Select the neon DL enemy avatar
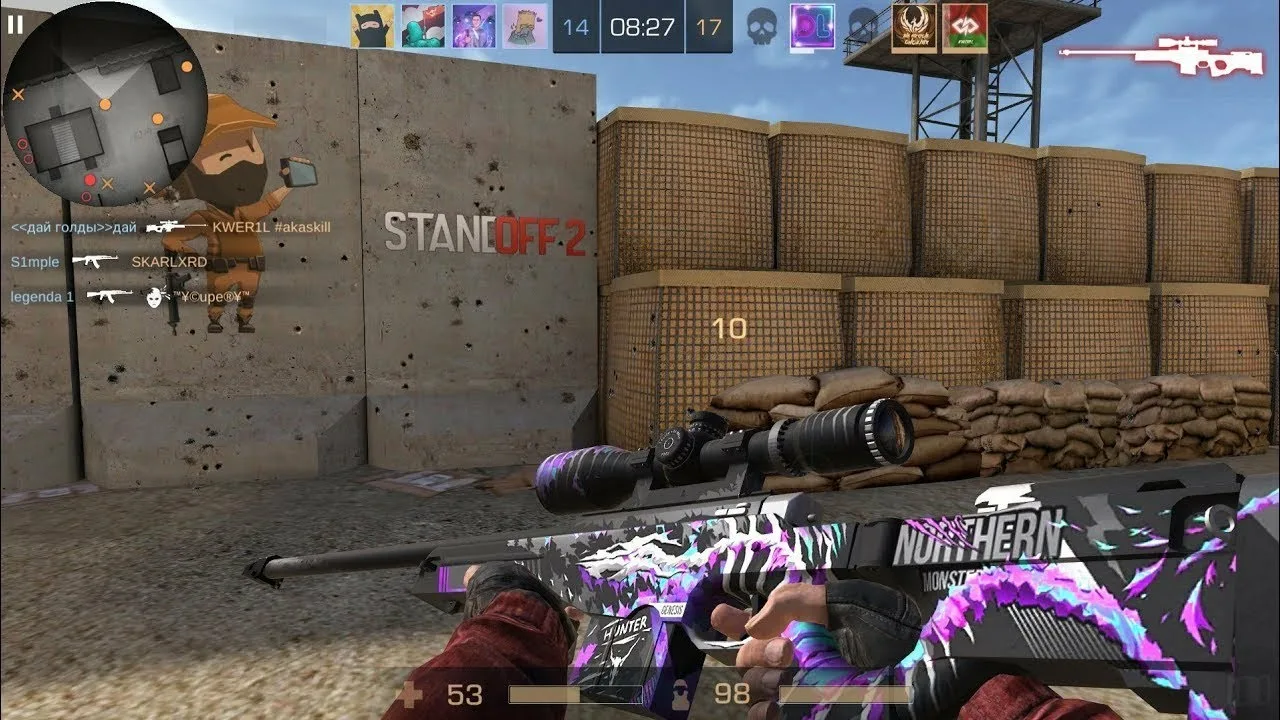 coord(812,26)
